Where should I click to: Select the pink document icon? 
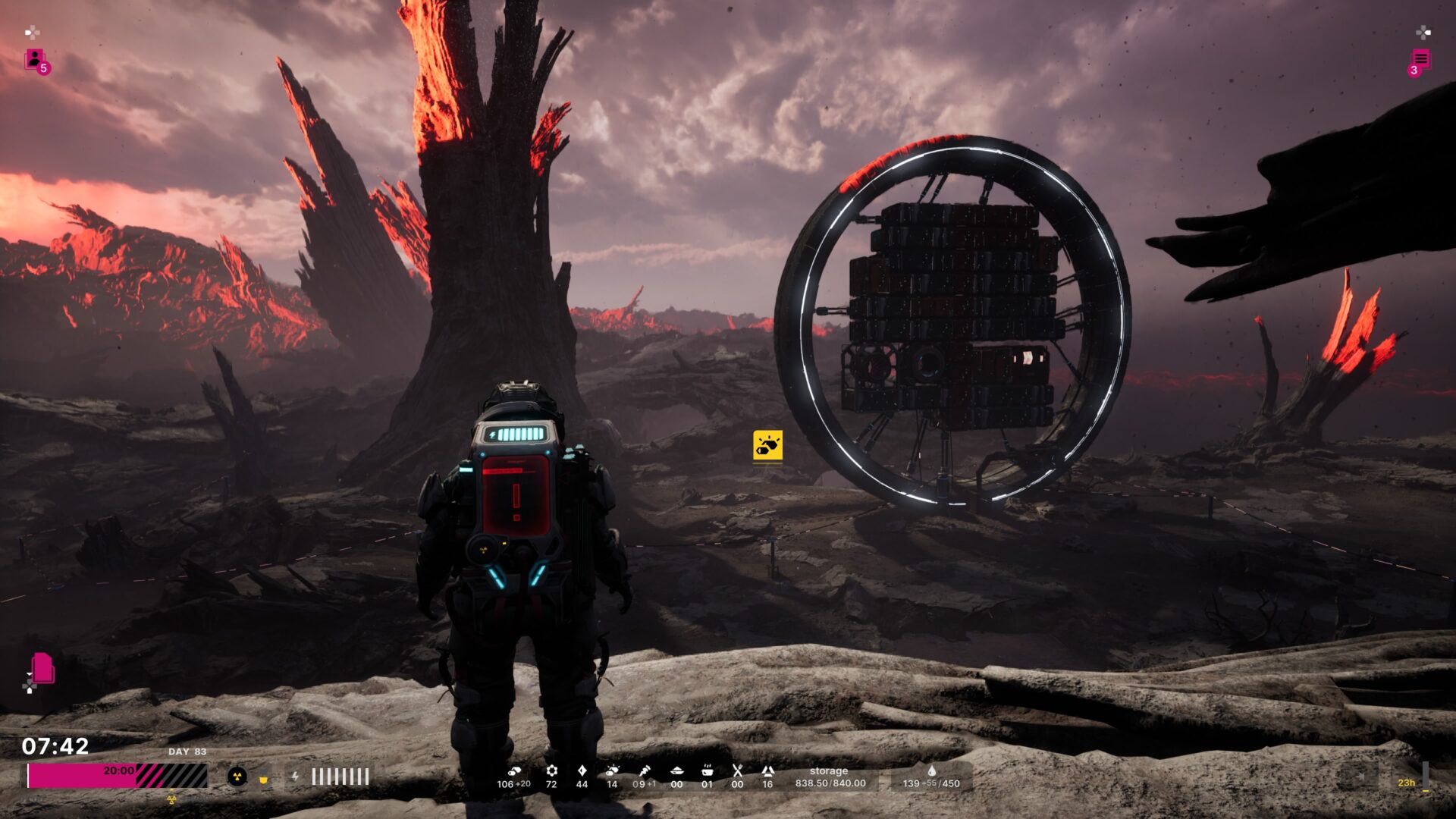(x=42, y=668)
